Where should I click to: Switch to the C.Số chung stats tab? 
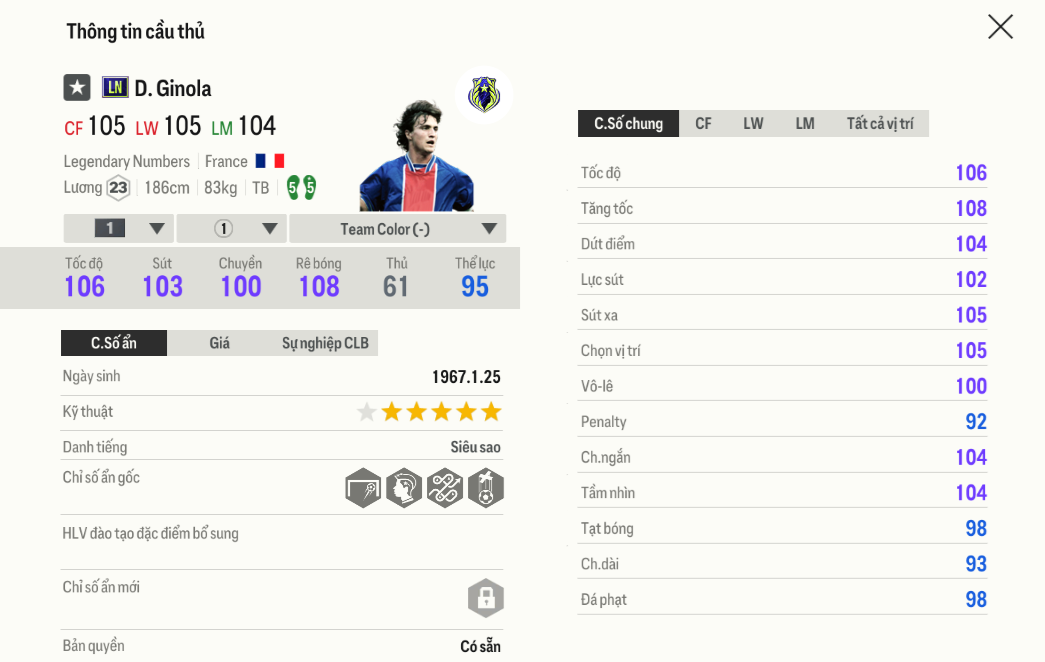coord(628,124)
